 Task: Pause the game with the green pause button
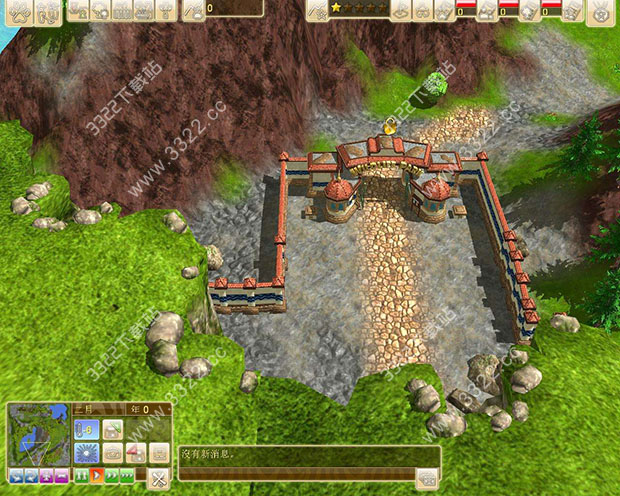81,474
